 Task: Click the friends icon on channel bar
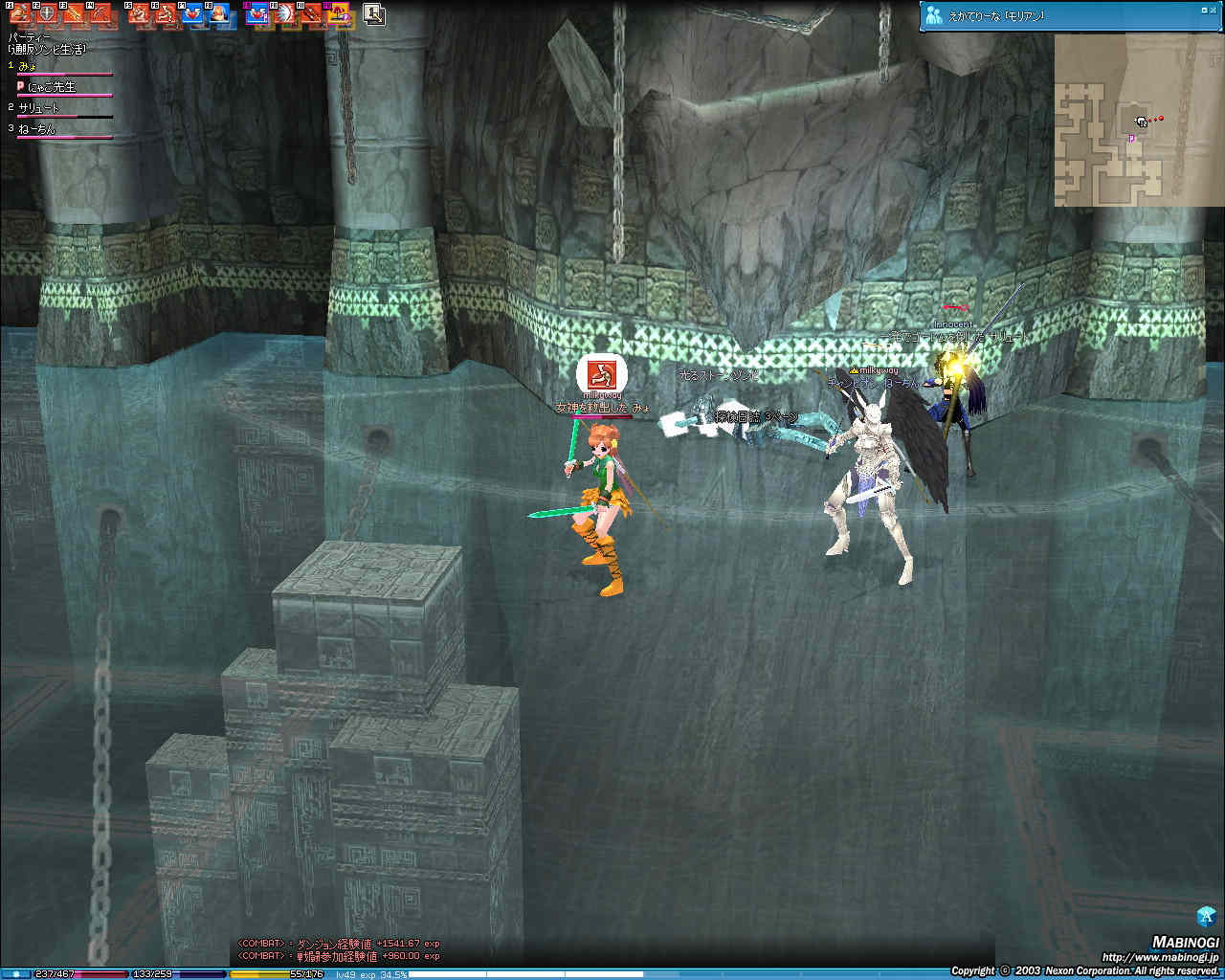click(x=934, y=15)
